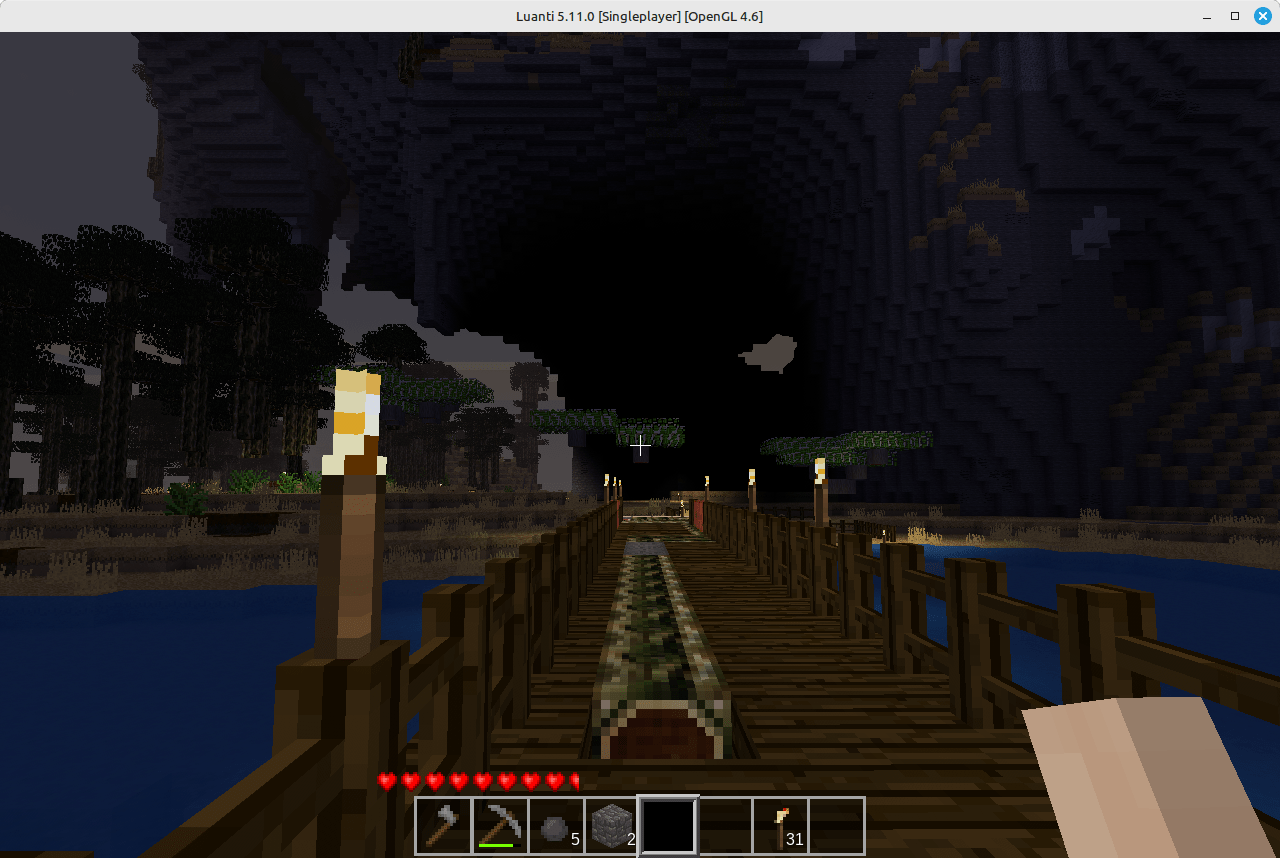This screenshot has height=858, width=1280.
Task: Click the half heart at the end of the health bar
Action: point(574,780)
